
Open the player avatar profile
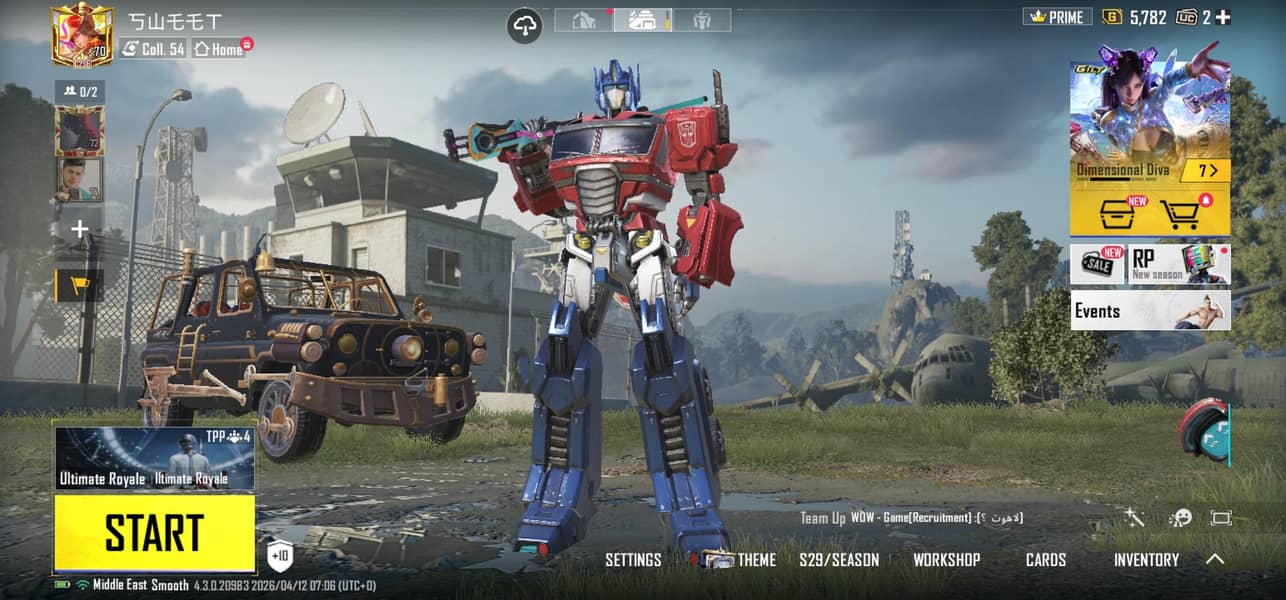pyautogui.click(x=81, y=33)
